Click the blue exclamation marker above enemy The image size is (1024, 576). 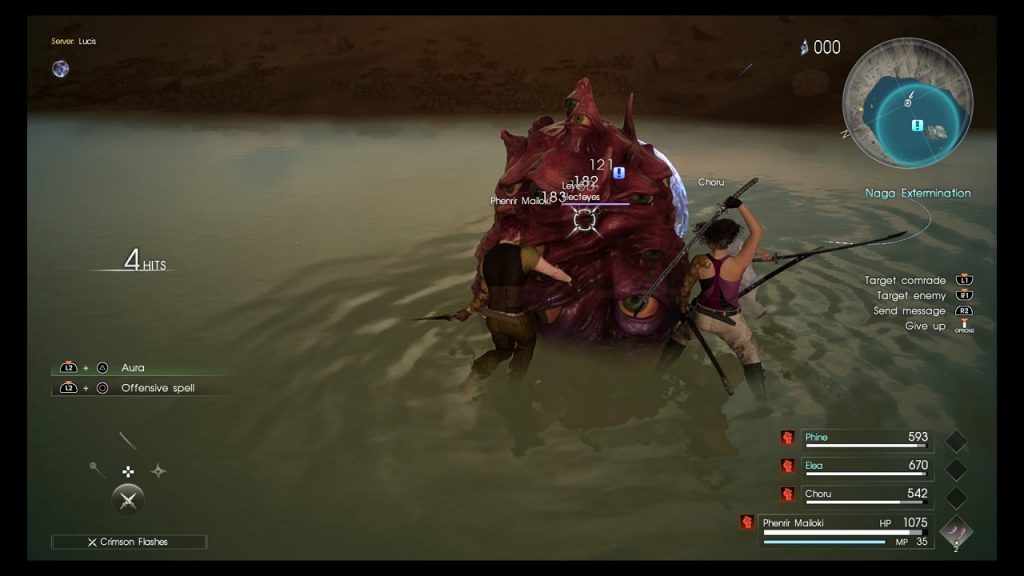tap(620, 172)
